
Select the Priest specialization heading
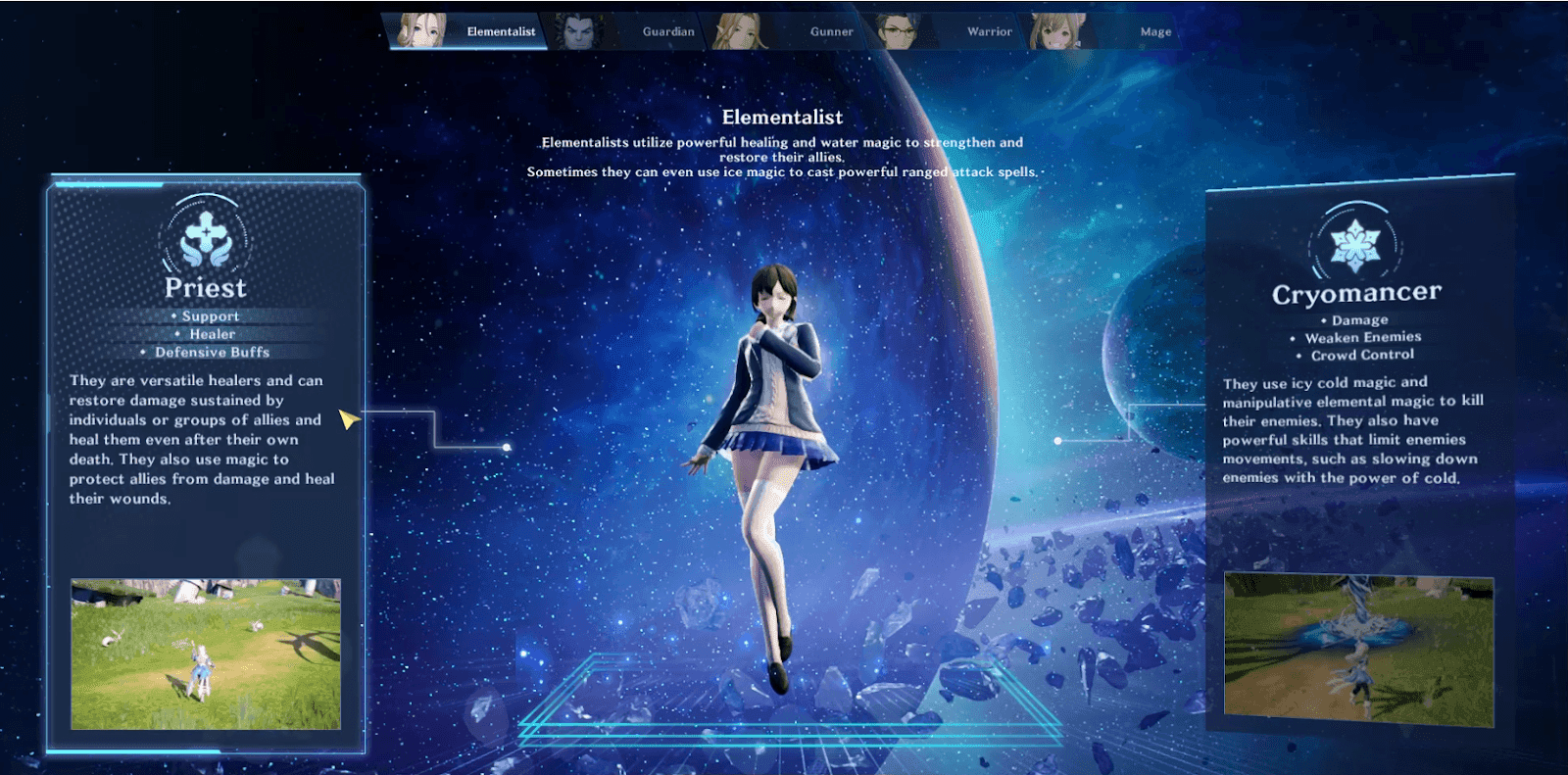[x=205, y=287]
